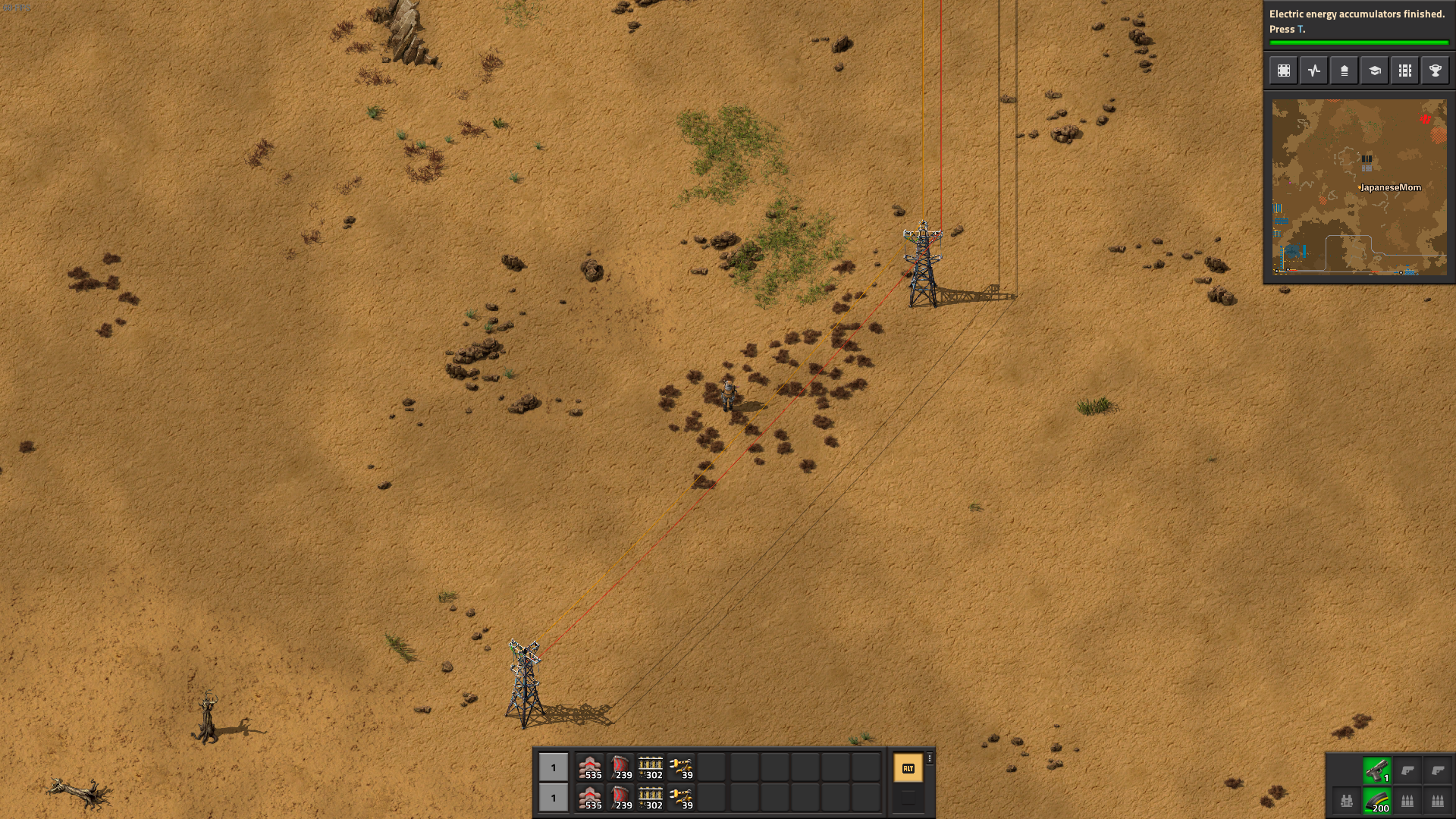The width and height of the screenshot is (1456, 819).
Task: Toggle the ALT mode shortcut button
Action: tap(908, 768)
